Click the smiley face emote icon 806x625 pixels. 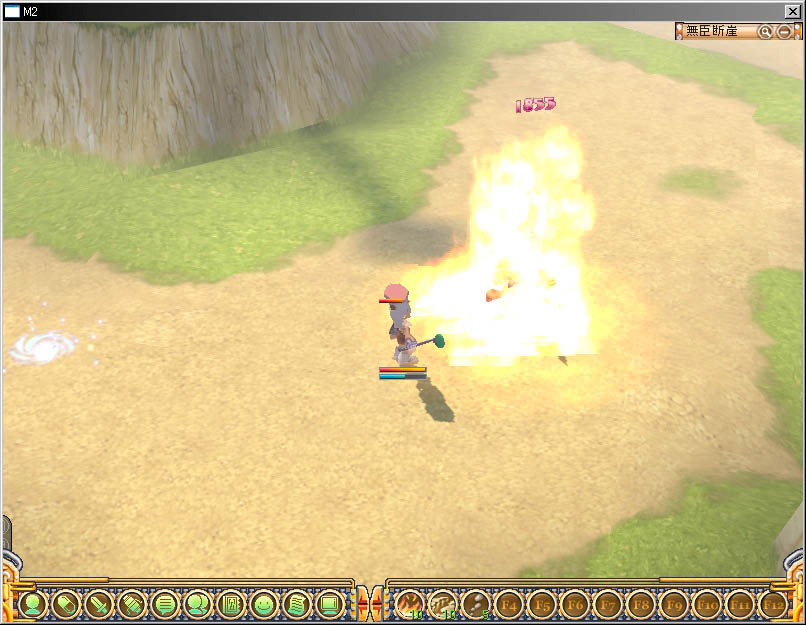[x=264, y=604]
